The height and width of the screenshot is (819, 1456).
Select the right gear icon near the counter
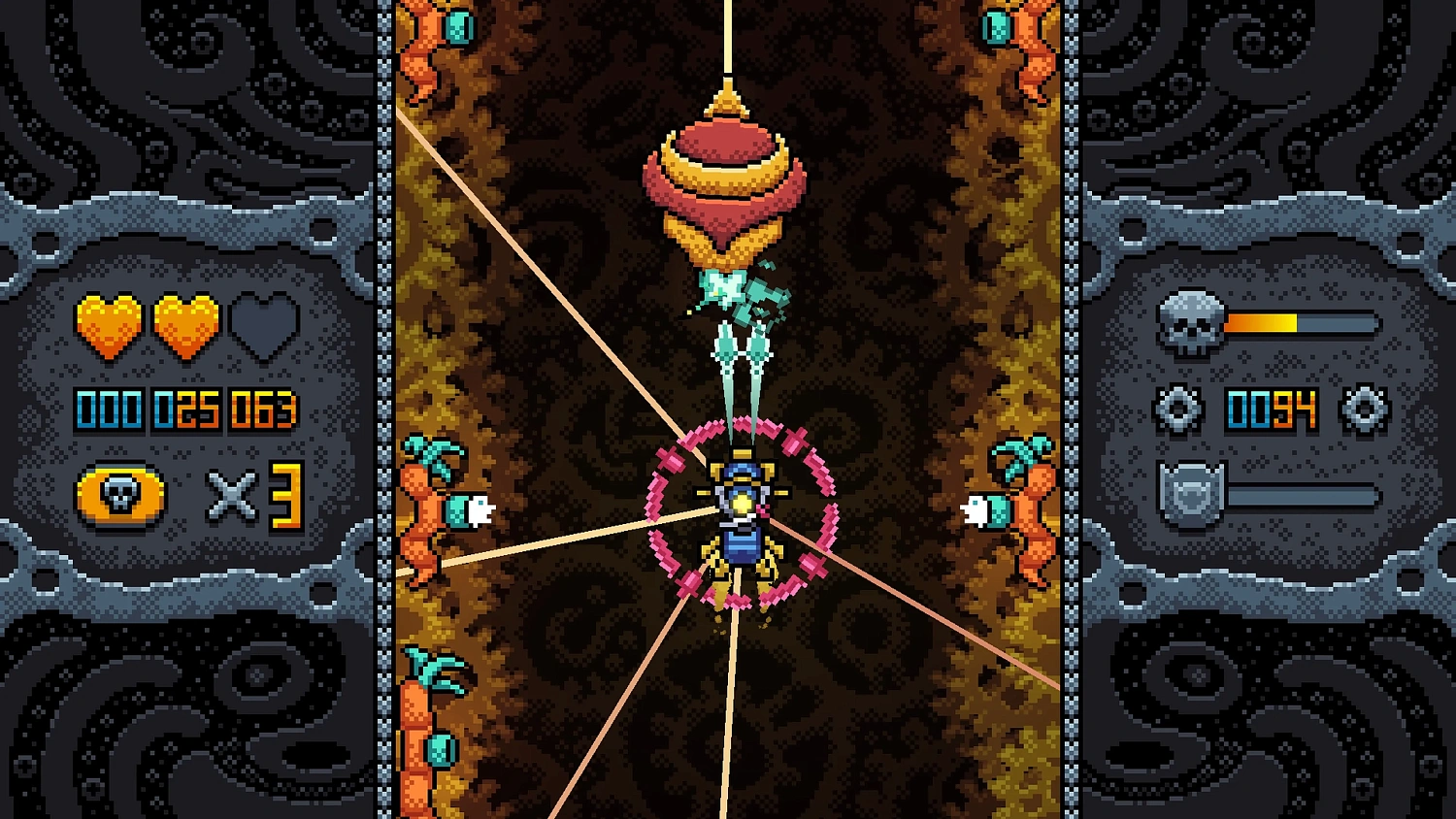[1367, 409]
